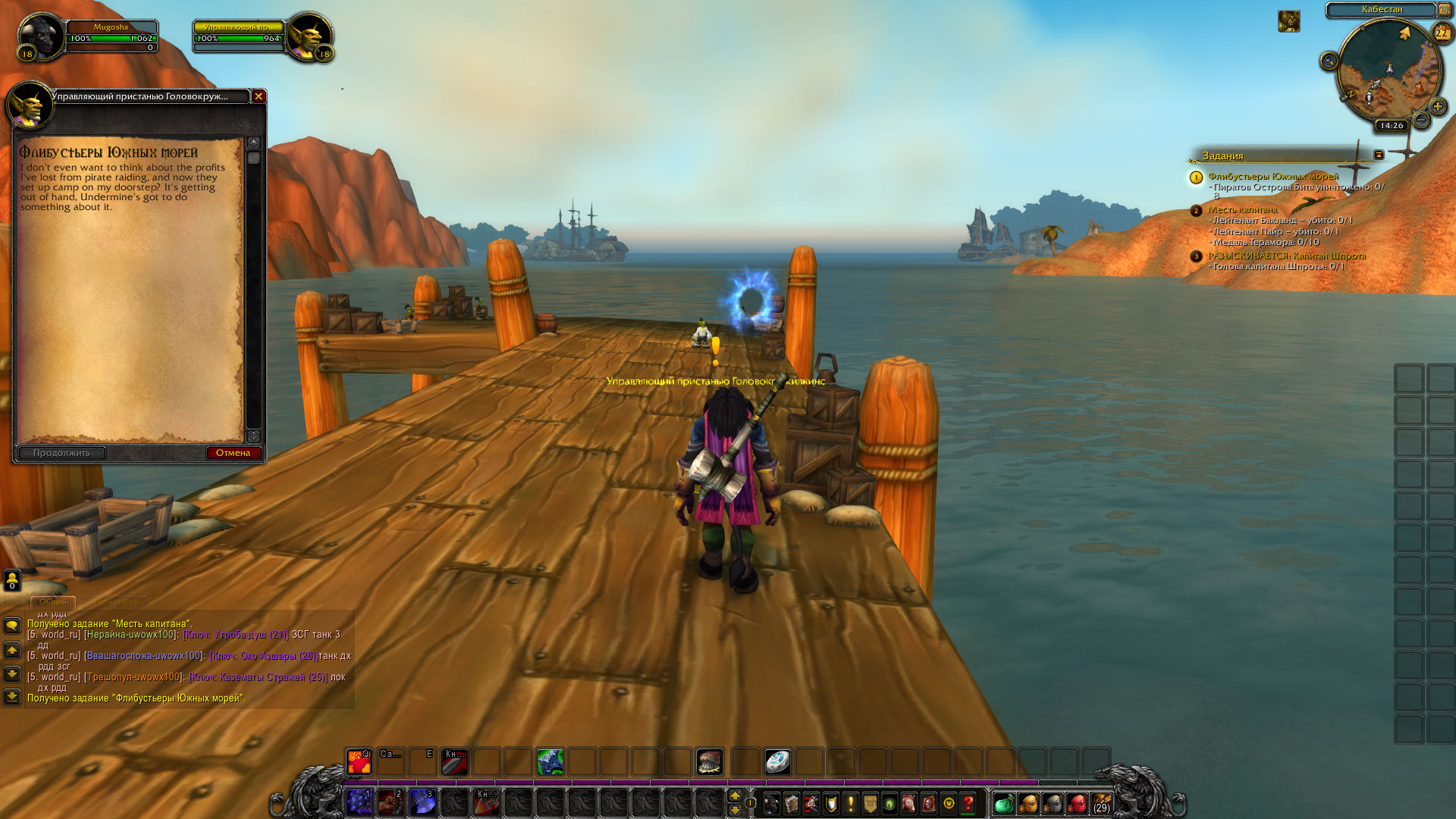Viewport: 1456px width, 819px height.
Task: Activate the fiery ability bound to Q
Action: pos(359,761)
